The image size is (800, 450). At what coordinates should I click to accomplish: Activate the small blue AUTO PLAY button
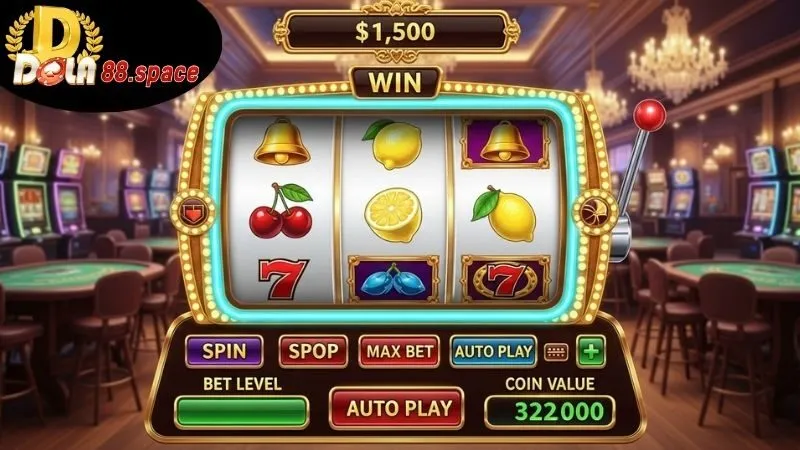[x=493, y=351]
